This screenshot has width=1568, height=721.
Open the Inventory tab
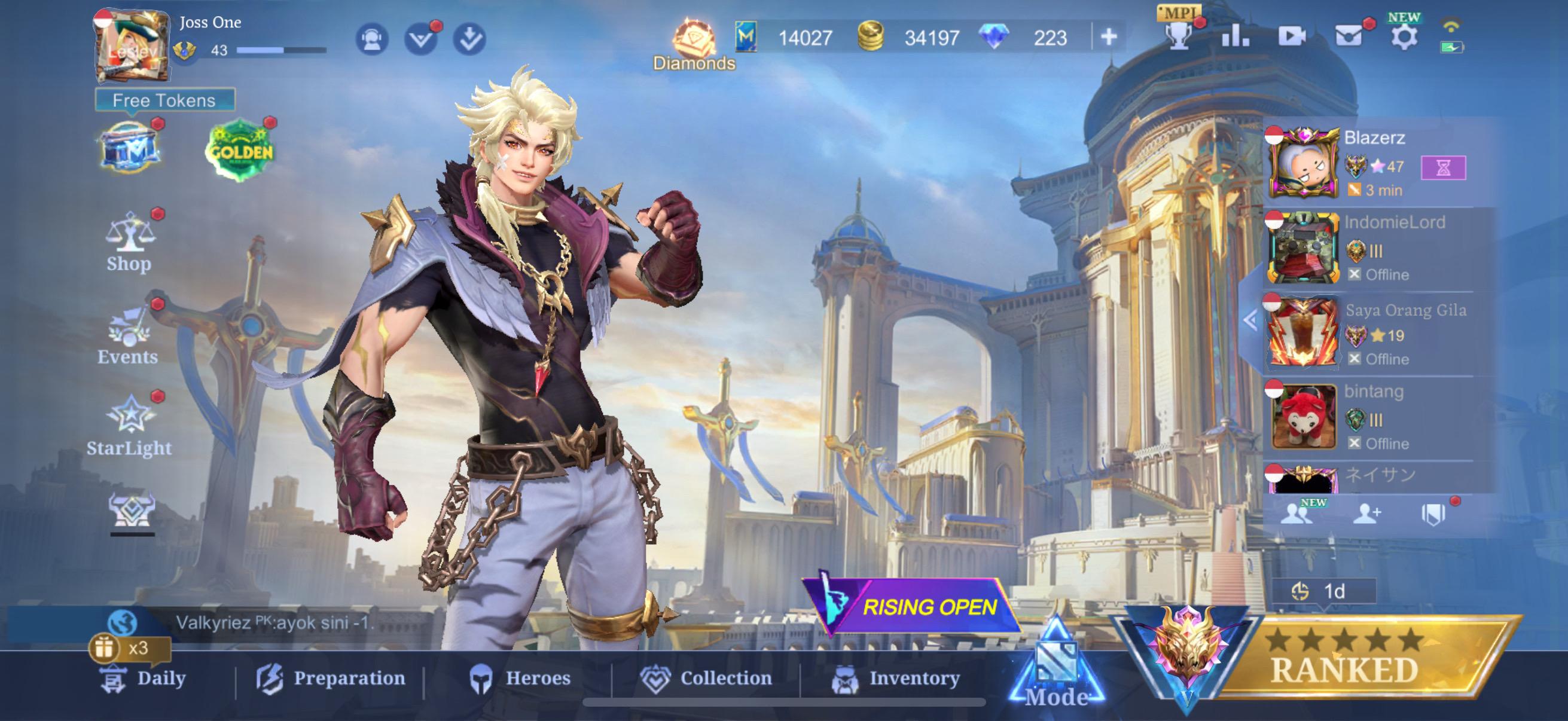[895, 679]
